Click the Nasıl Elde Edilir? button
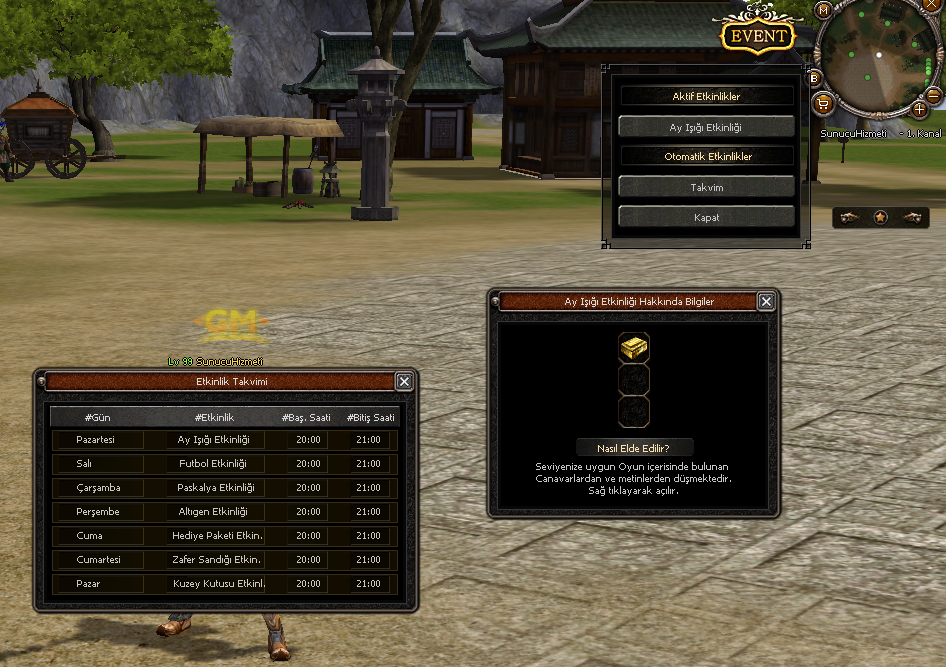The width and height of the screenshot is (946, 667). tap(635, 448)
